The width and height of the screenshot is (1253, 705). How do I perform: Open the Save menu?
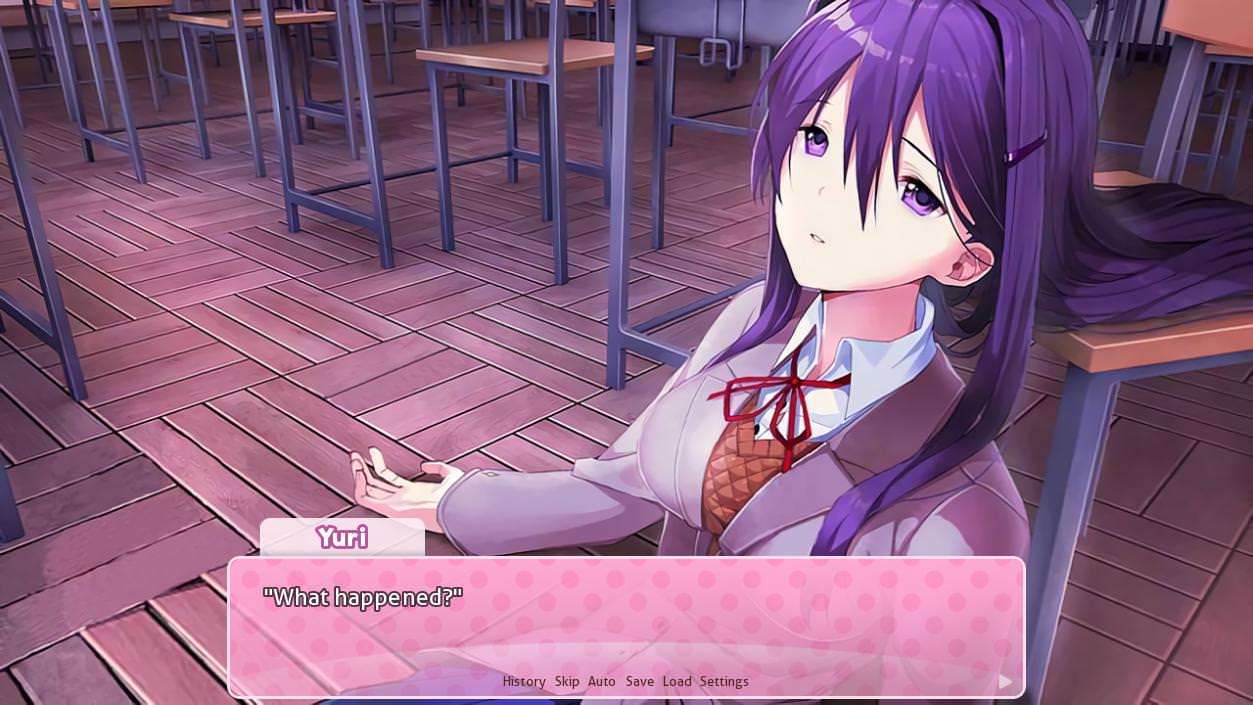tap(640, 681)
